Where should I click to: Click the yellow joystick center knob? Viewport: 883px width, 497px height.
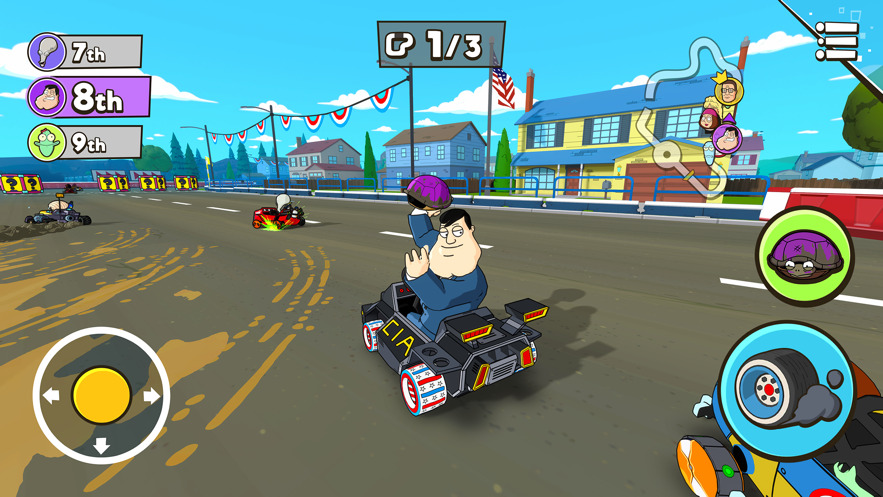(101, 395)
